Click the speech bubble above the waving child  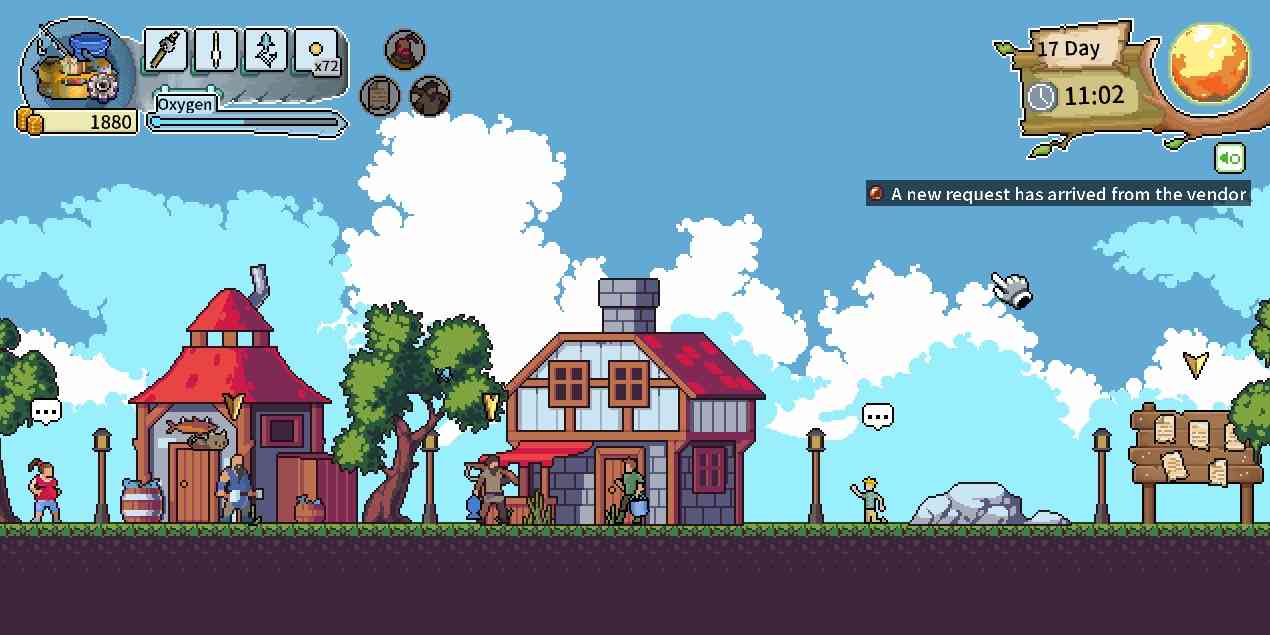point(878,416)
